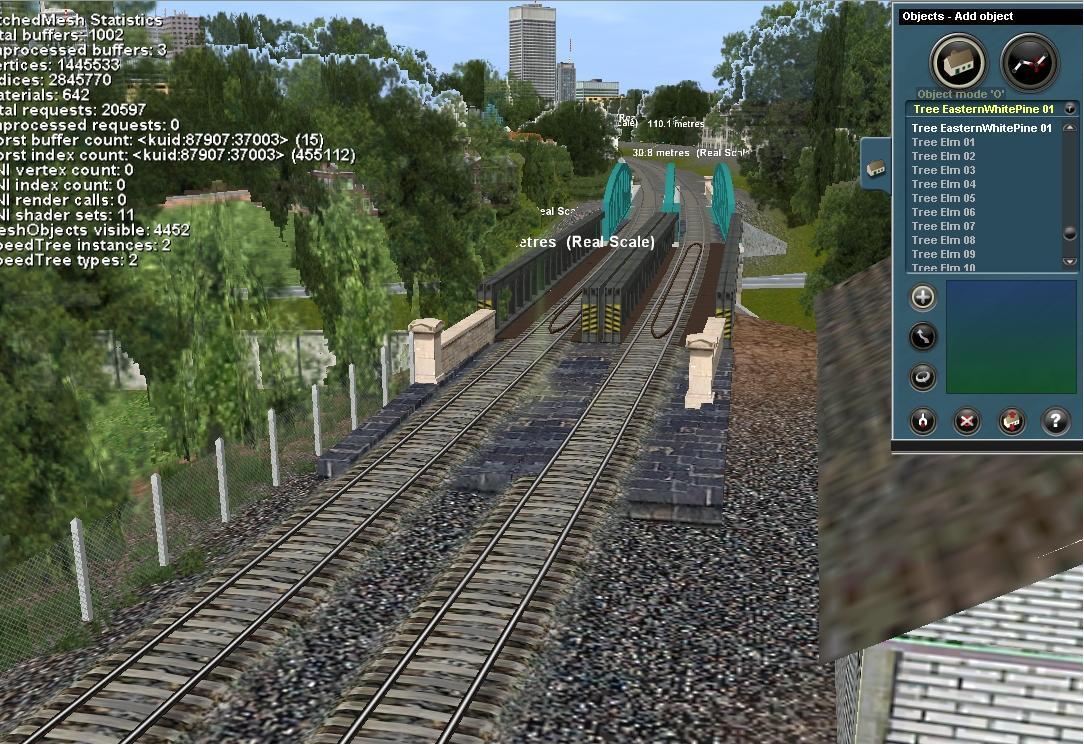Click the object list scroll-up arrow
This screenshot has width=1084, height=744.
pyautogui.click(x=1070, y=129)
